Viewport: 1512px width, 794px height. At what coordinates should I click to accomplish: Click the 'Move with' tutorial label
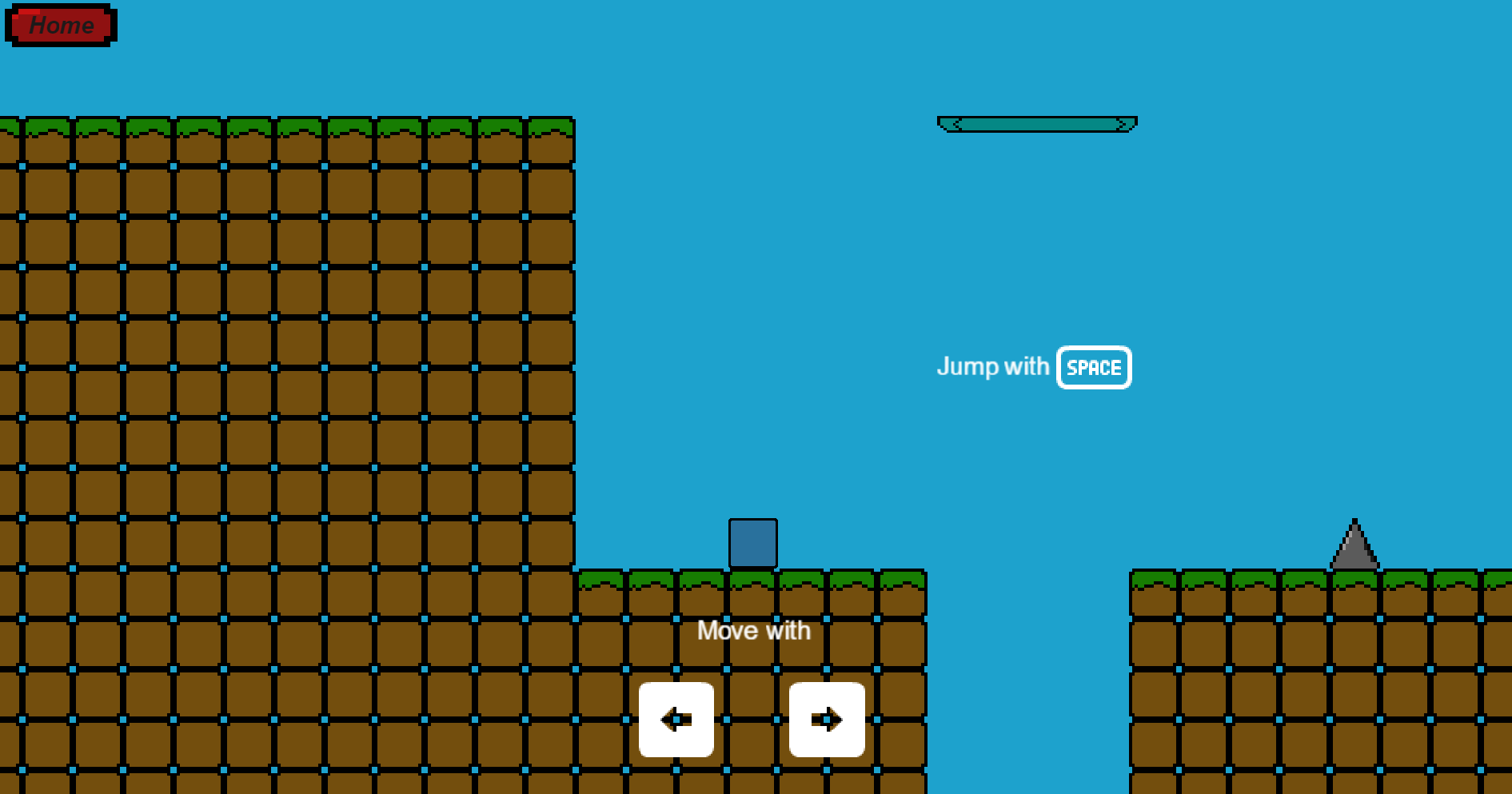753,630
